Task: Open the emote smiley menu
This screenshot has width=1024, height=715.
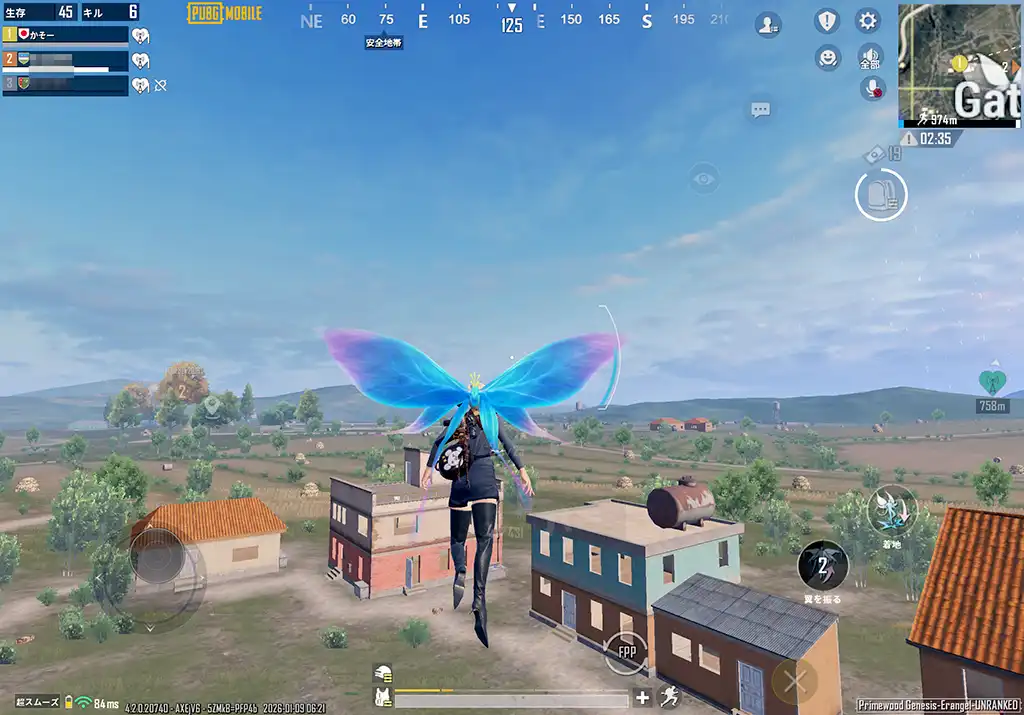Action: (x=827, y=57)
